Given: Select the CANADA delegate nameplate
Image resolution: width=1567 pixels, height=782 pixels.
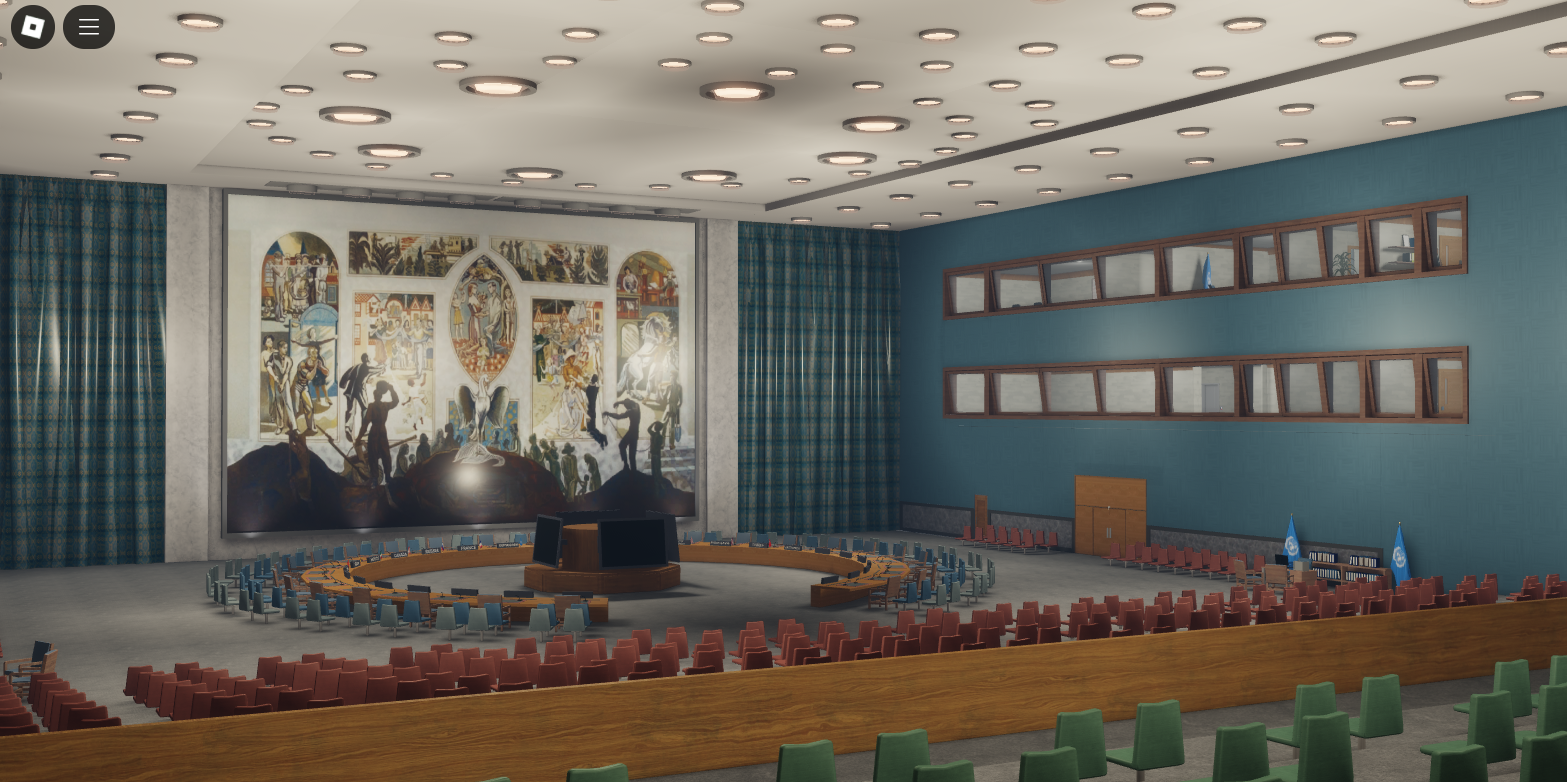Looking at the screenshot, I should pos(399,552).
